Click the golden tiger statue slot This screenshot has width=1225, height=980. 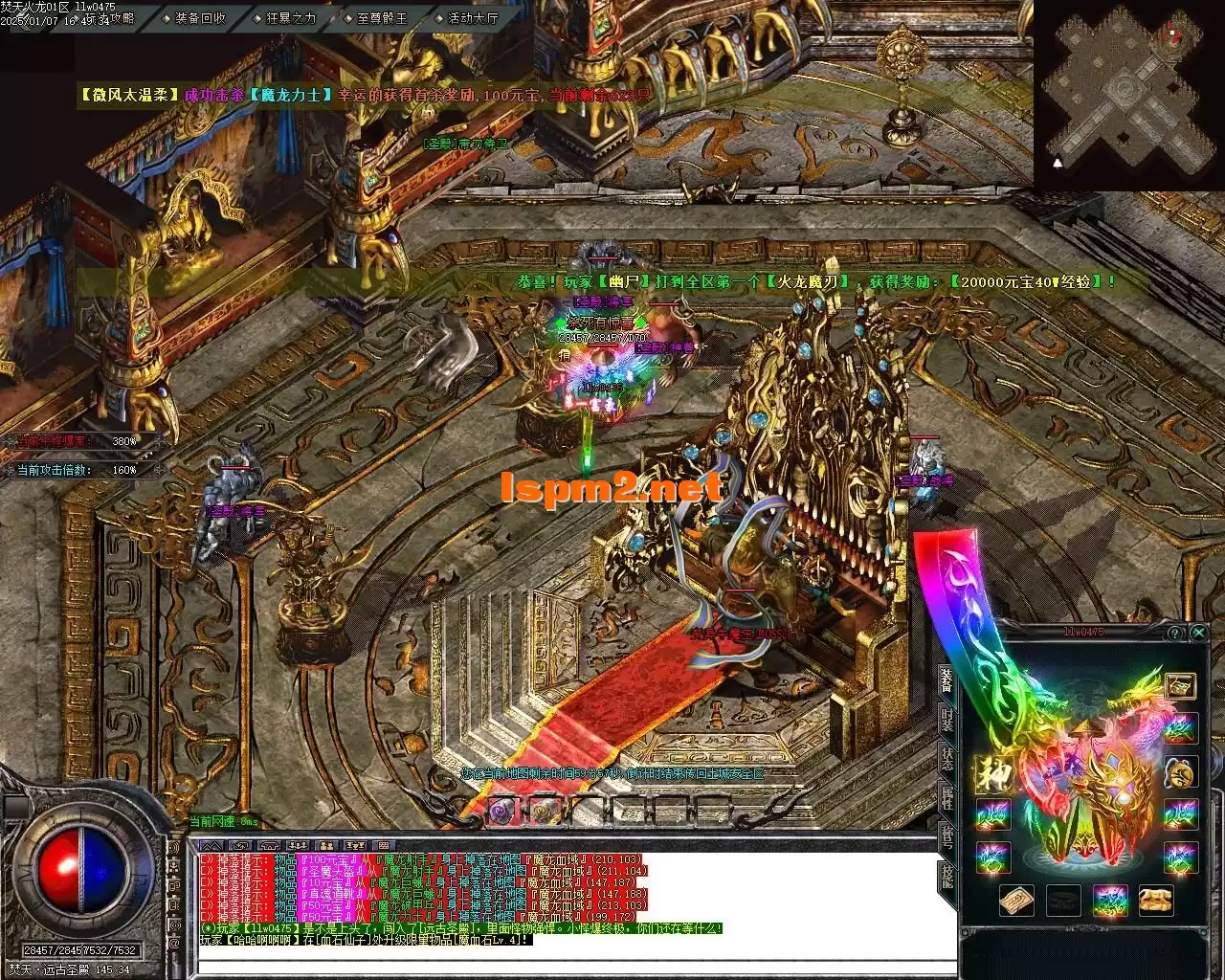tap(1155, 900)
